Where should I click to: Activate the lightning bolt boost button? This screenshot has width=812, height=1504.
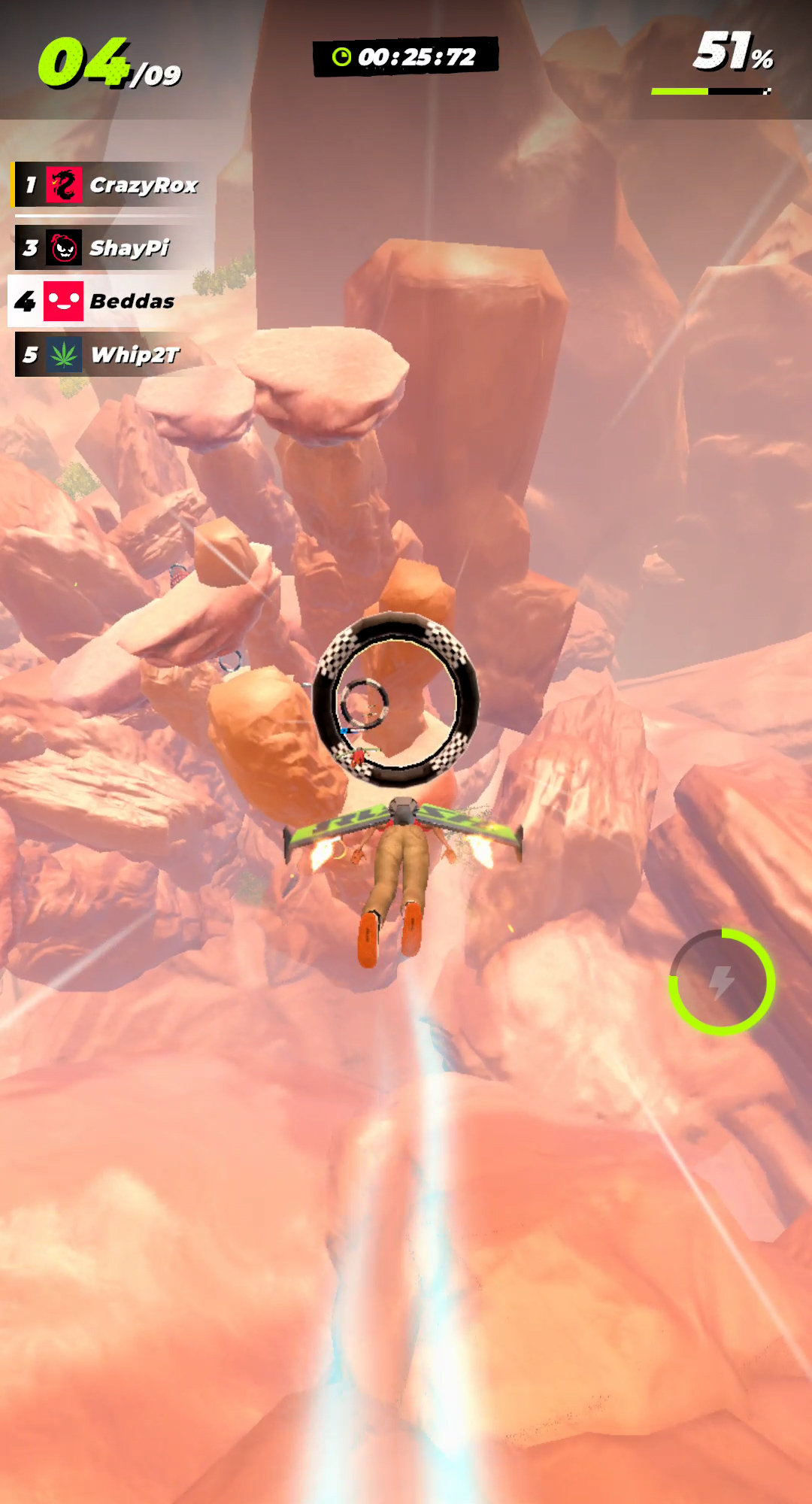tap(722, 981)
